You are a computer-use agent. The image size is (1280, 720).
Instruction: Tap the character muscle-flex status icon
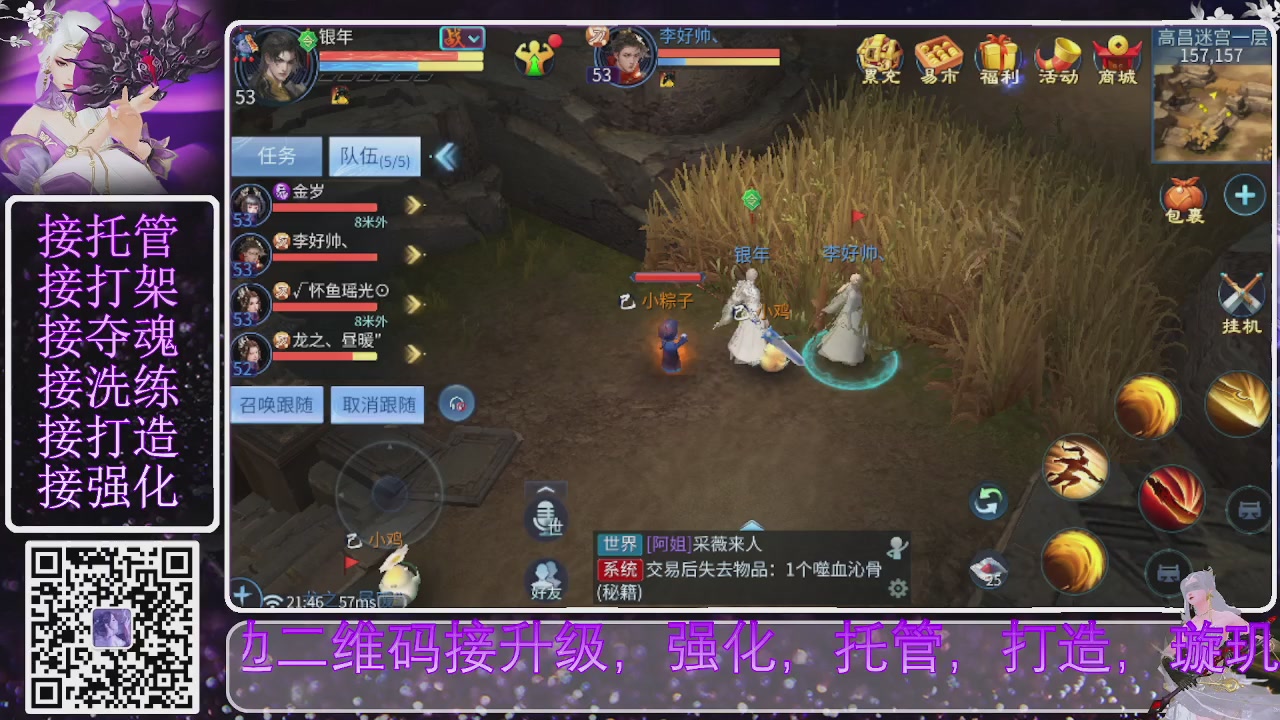[x=533, y=57]
